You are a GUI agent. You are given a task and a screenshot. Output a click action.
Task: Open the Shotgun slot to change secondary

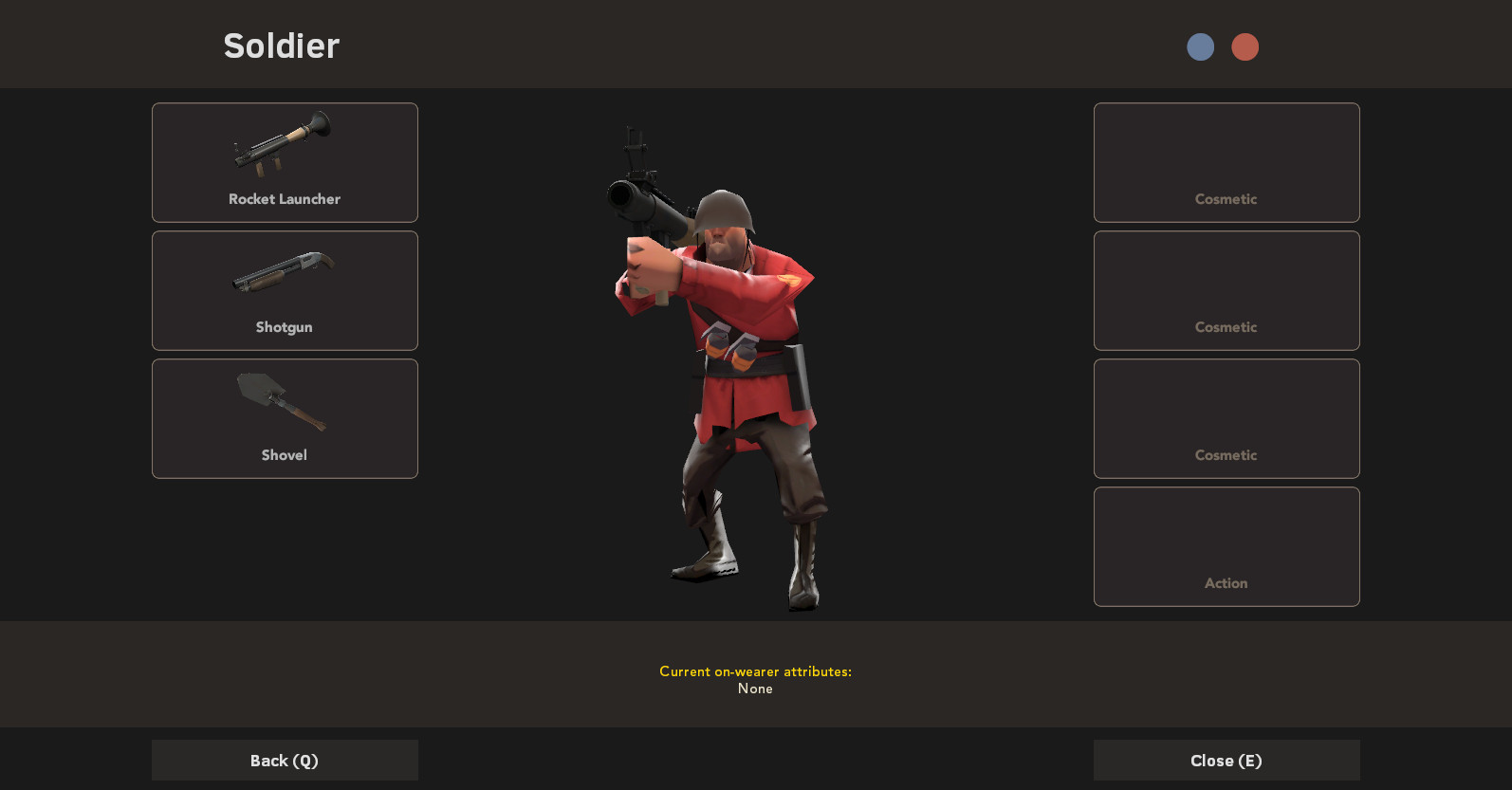pyautogui.click(x=284, y=290)
